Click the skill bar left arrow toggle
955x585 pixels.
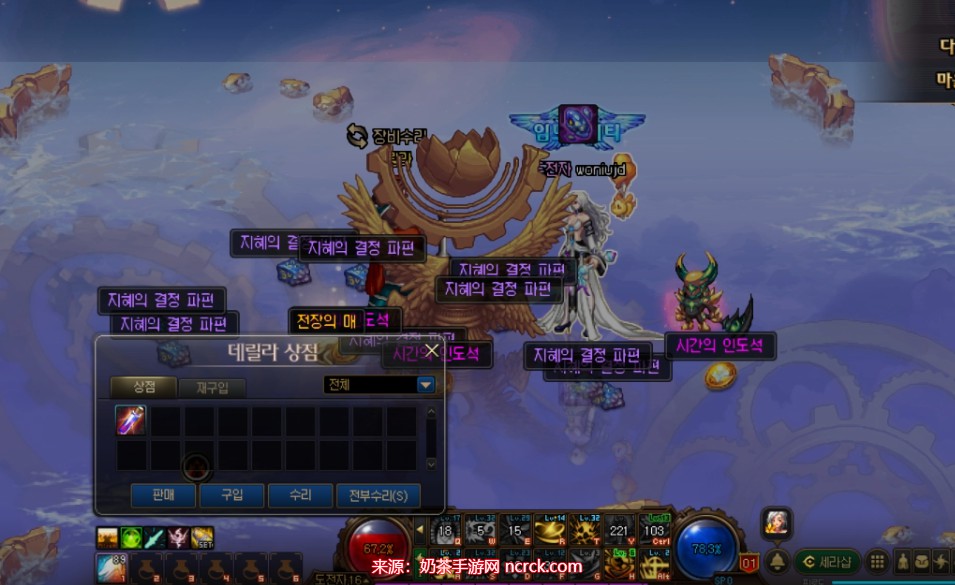point(420,530)
